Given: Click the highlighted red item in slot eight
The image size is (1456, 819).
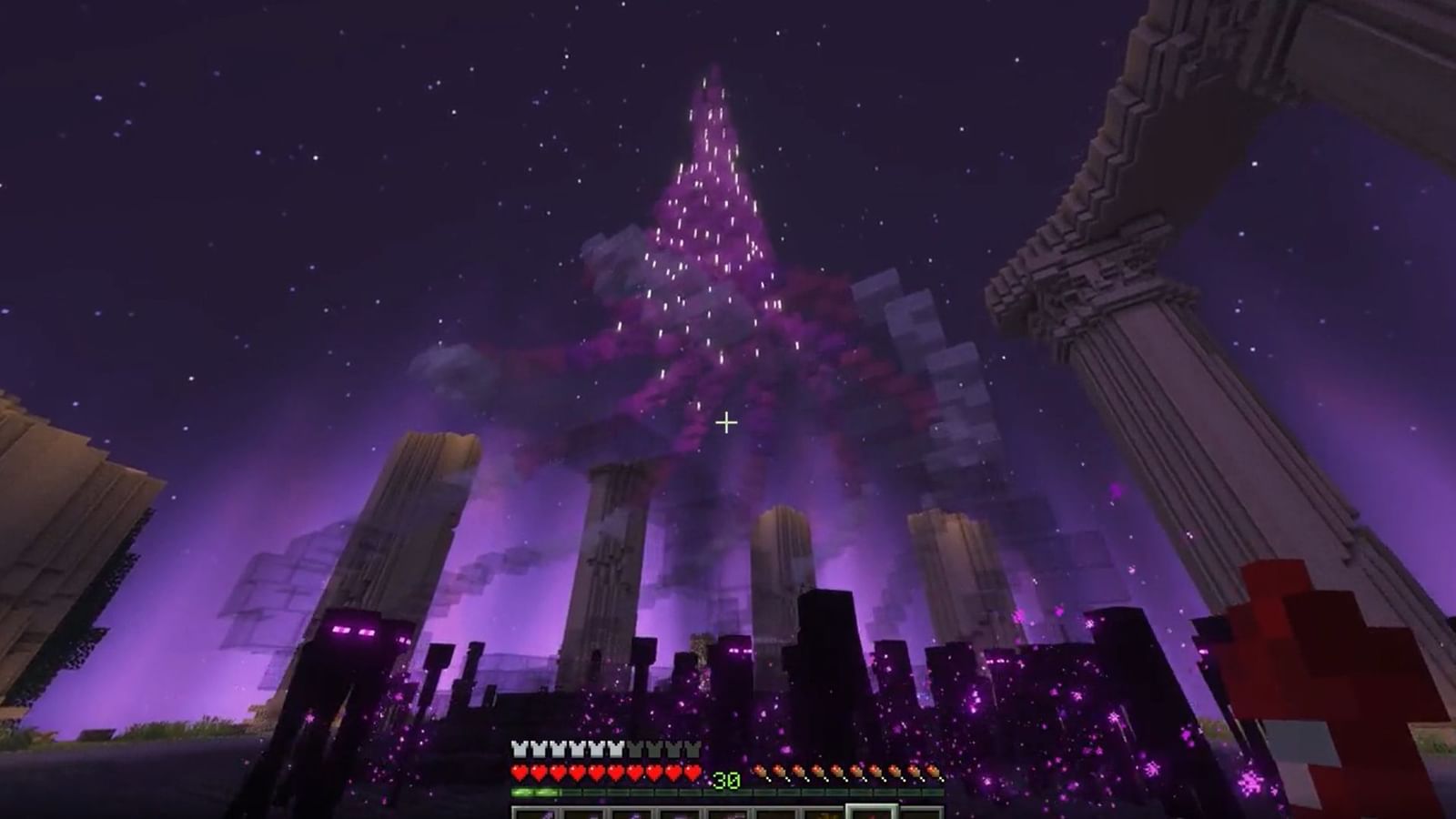Looking at the screenshot, I should tap(872, 814).
